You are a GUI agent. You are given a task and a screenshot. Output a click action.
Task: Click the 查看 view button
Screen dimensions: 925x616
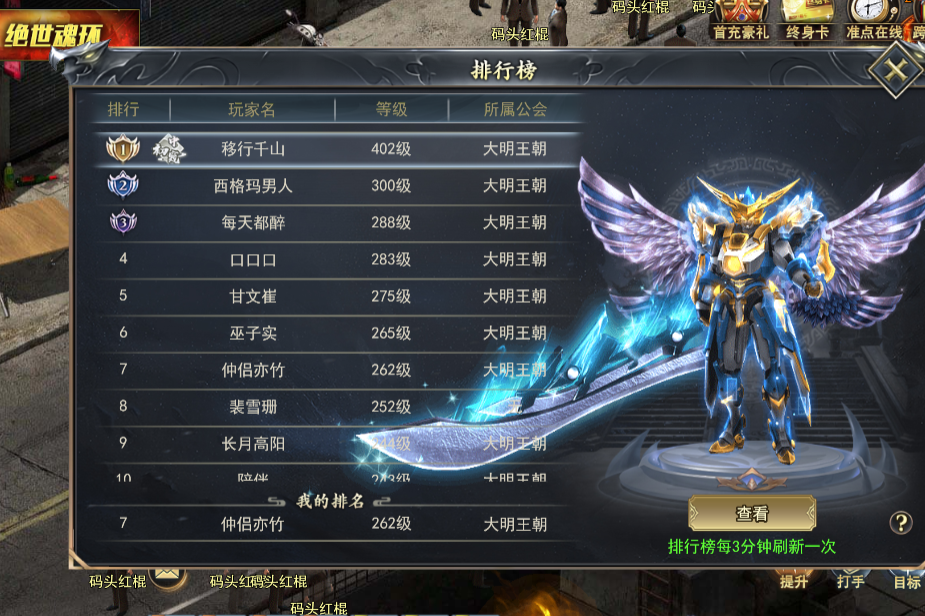752,514
